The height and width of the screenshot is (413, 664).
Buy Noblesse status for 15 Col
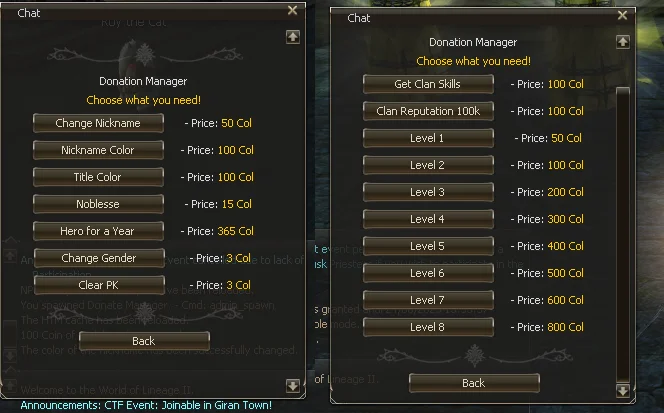click(x=98, y=204)
